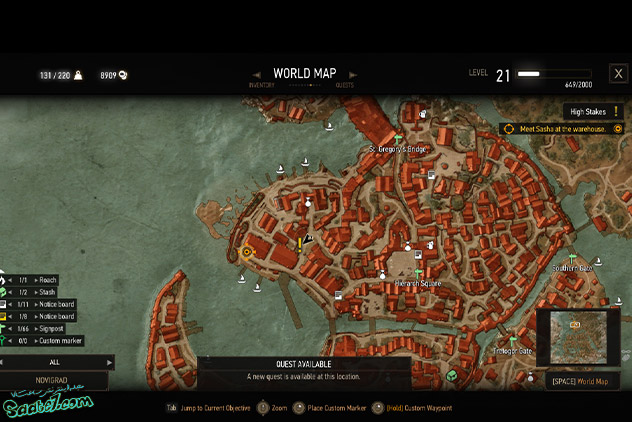Switch to the Inventory panel arrow

pos(257,74)
